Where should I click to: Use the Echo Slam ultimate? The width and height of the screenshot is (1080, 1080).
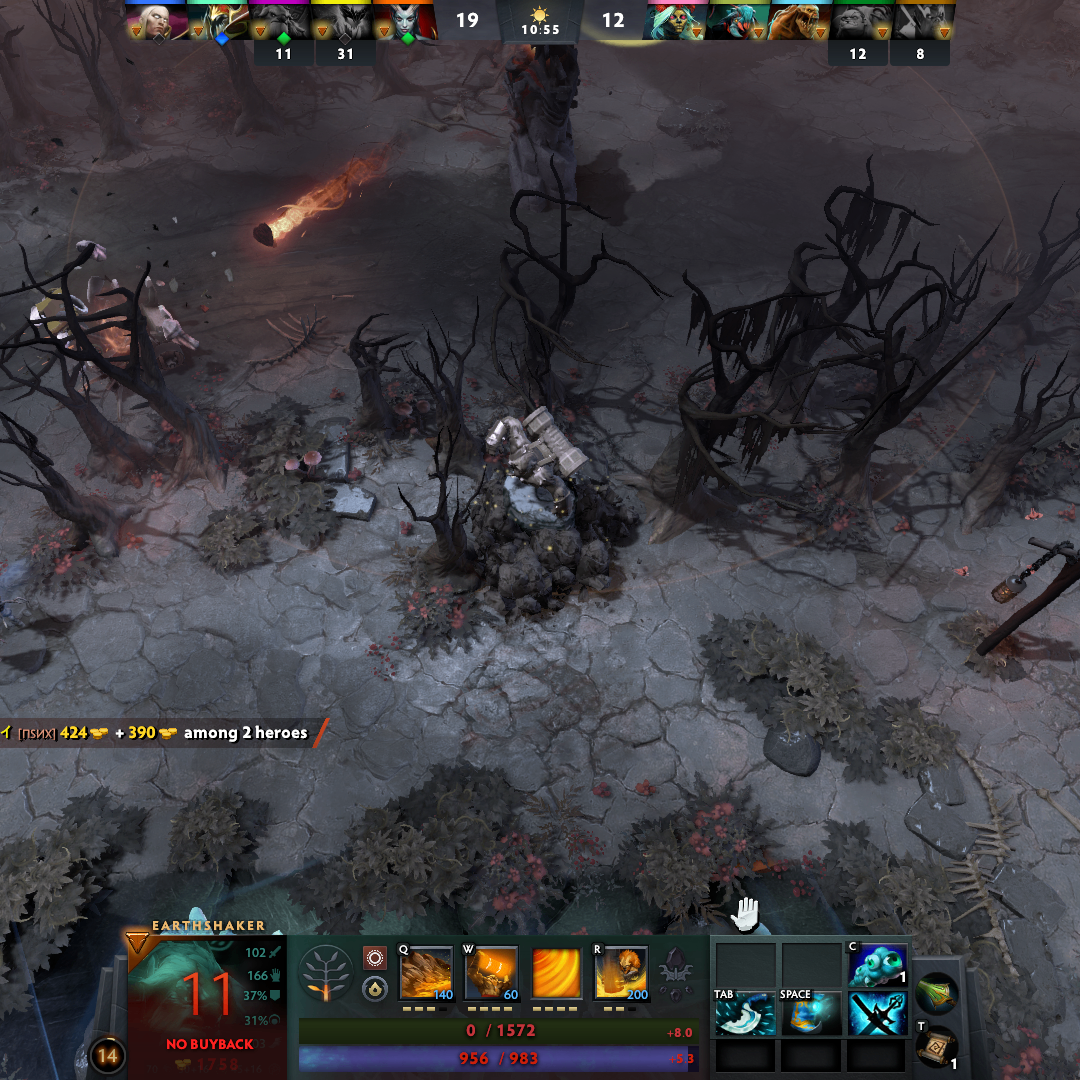[621, 973]
